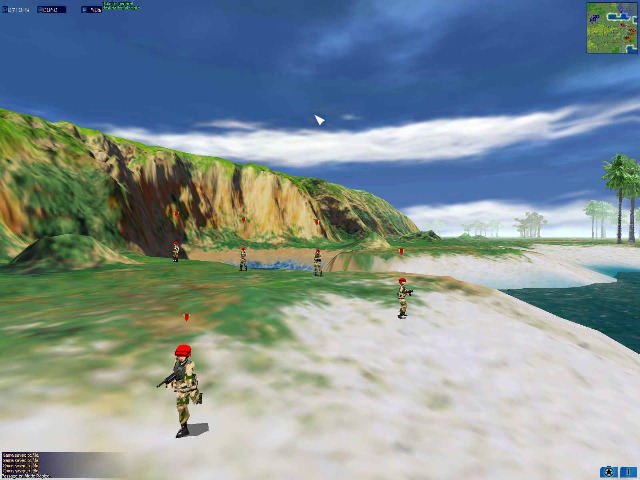Viewport: 640px width, 480px height.
Task: Click the exclamation mark button
Action: pyautogui.click(x=628, y=471)
